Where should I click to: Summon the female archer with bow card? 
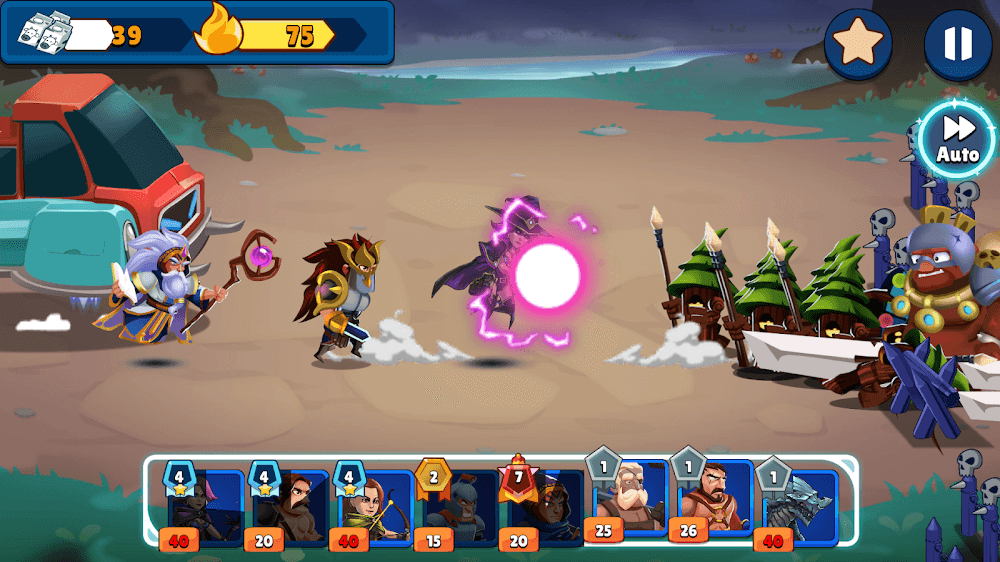(x=373, y=506)
